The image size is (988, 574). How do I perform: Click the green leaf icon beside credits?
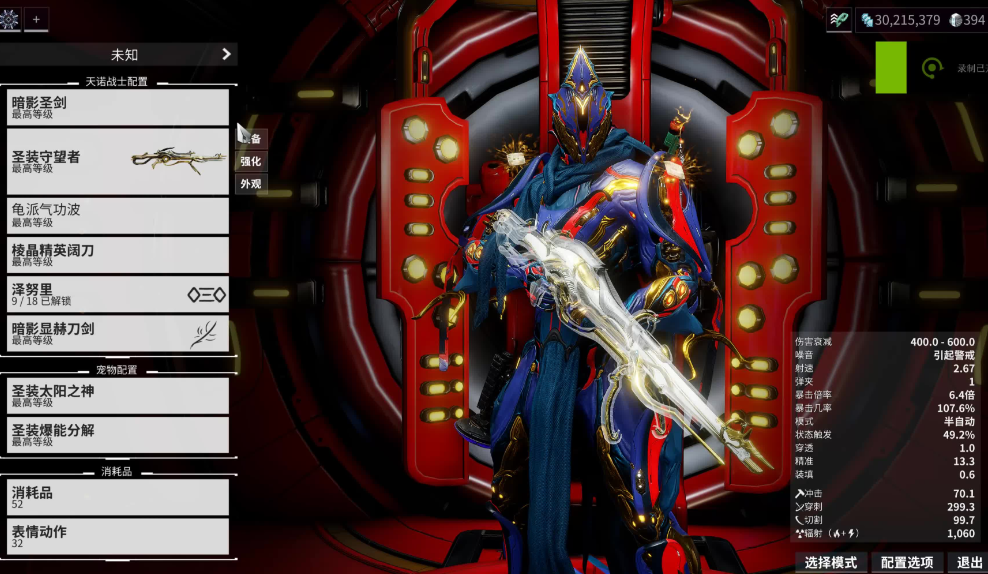(839, 20)
